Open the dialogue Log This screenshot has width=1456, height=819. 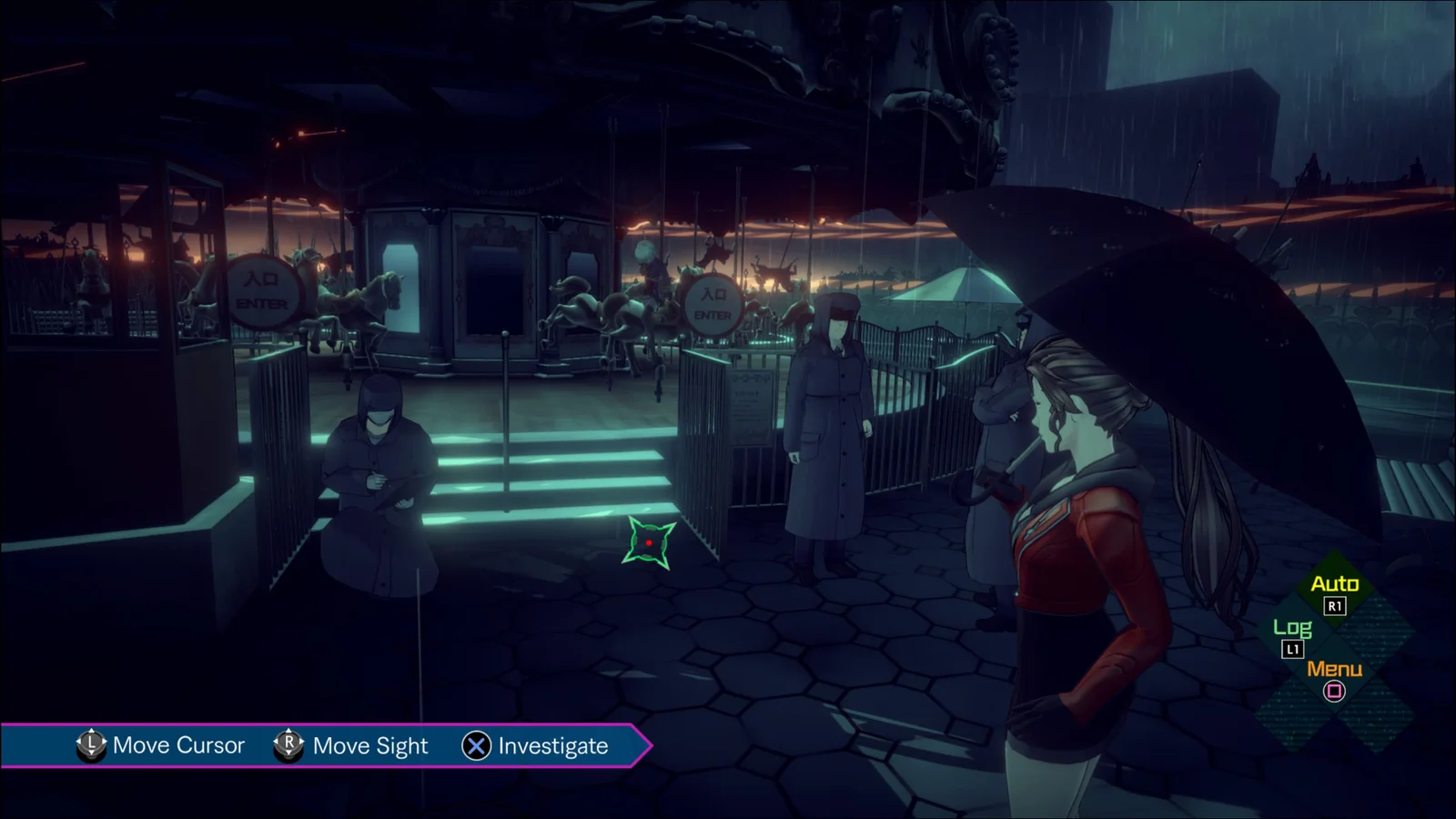1292,629
